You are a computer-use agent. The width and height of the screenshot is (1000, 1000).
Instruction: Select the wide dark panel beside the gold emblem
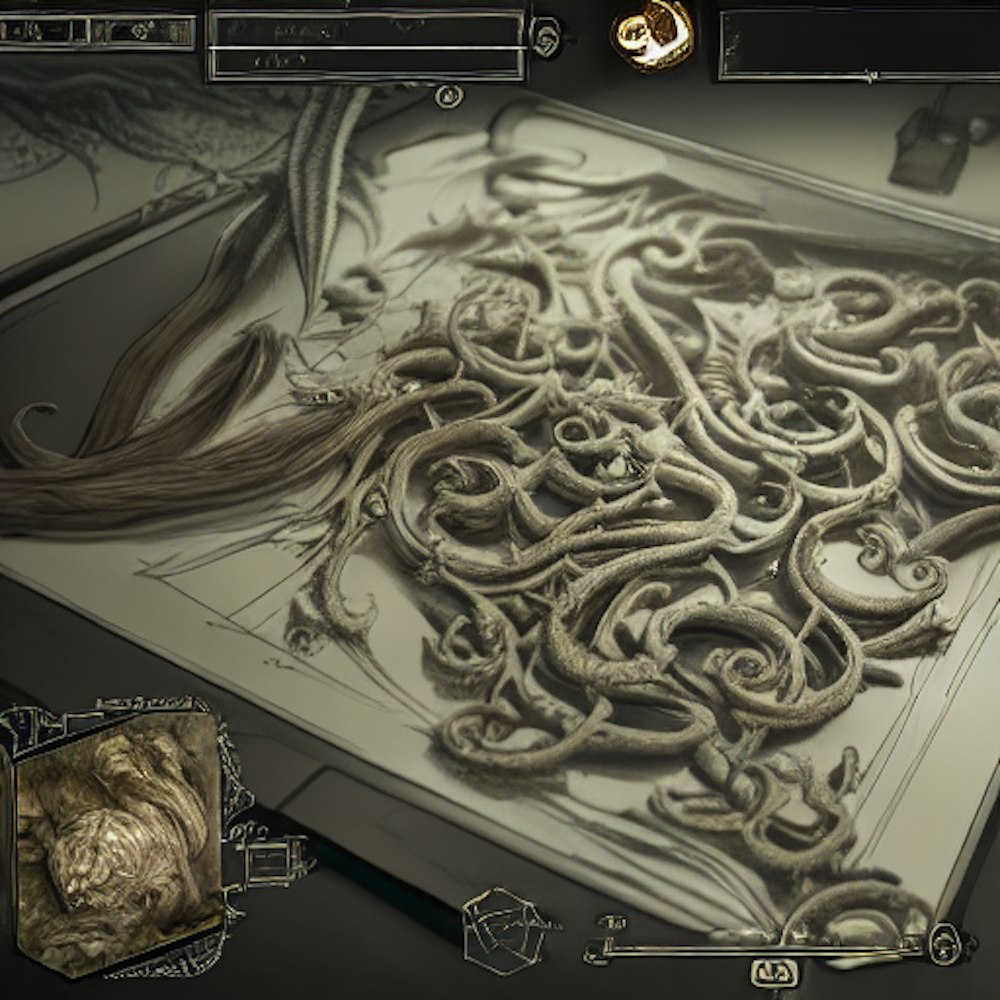[857, 45]
